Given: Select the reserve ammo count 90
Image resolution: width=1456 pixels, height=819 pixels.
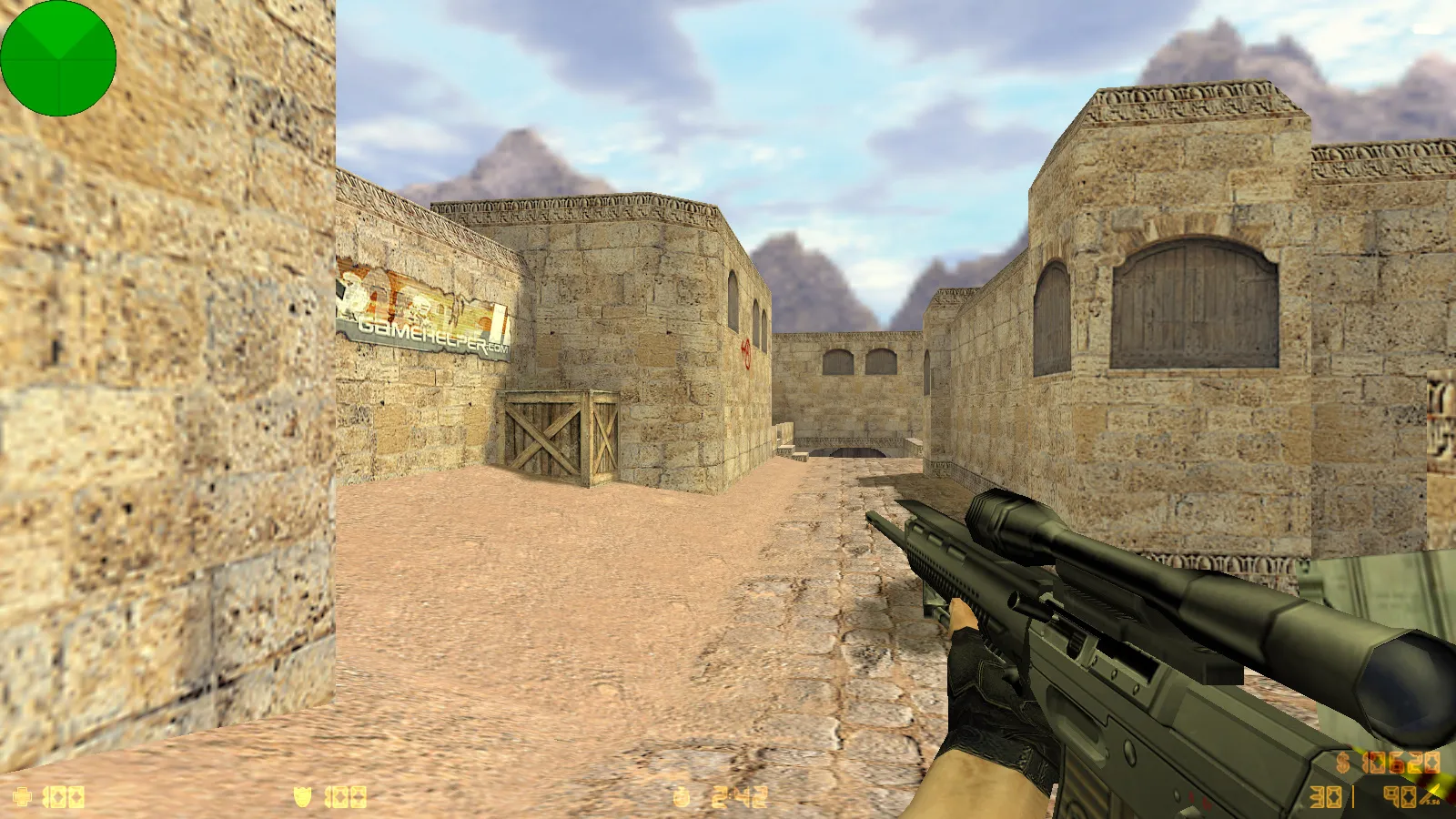Looking at the screenshot, I should pyautogui.click(x=1399, y=796).
